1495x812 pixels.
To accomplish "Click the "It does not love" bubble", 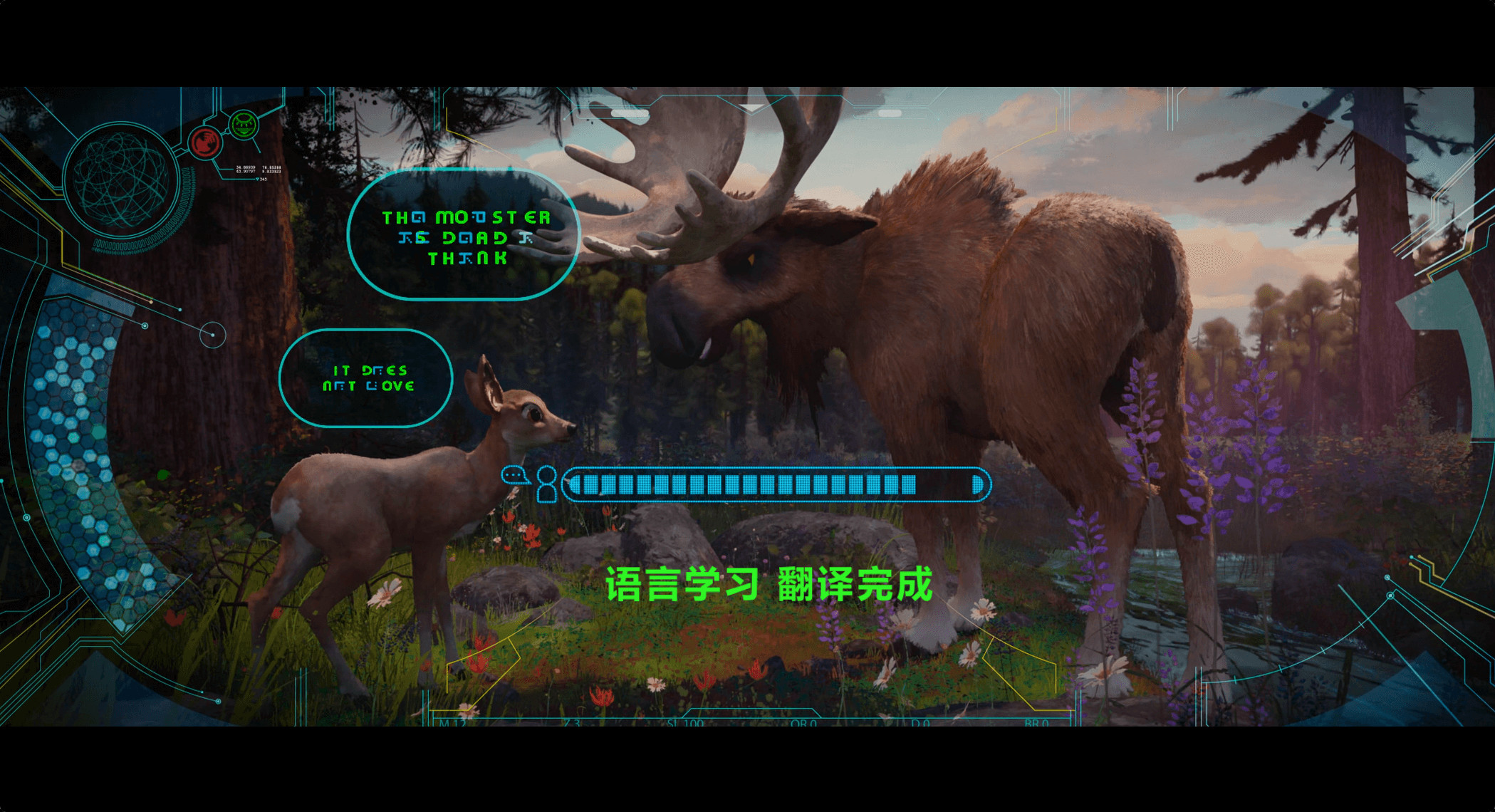I will tap(366, 378).
